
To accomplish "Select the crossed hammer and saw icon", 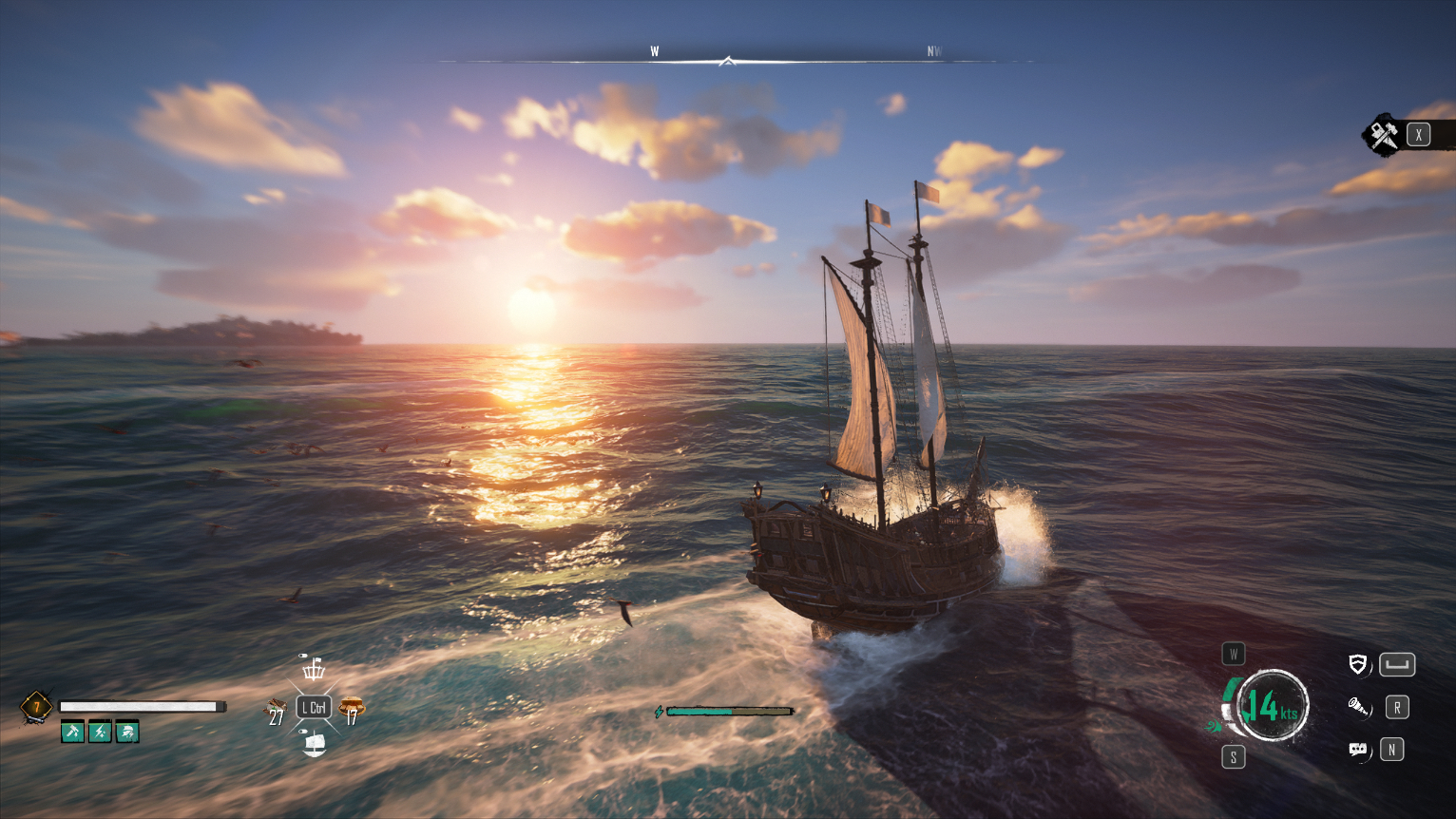I will click(1384, 135).
